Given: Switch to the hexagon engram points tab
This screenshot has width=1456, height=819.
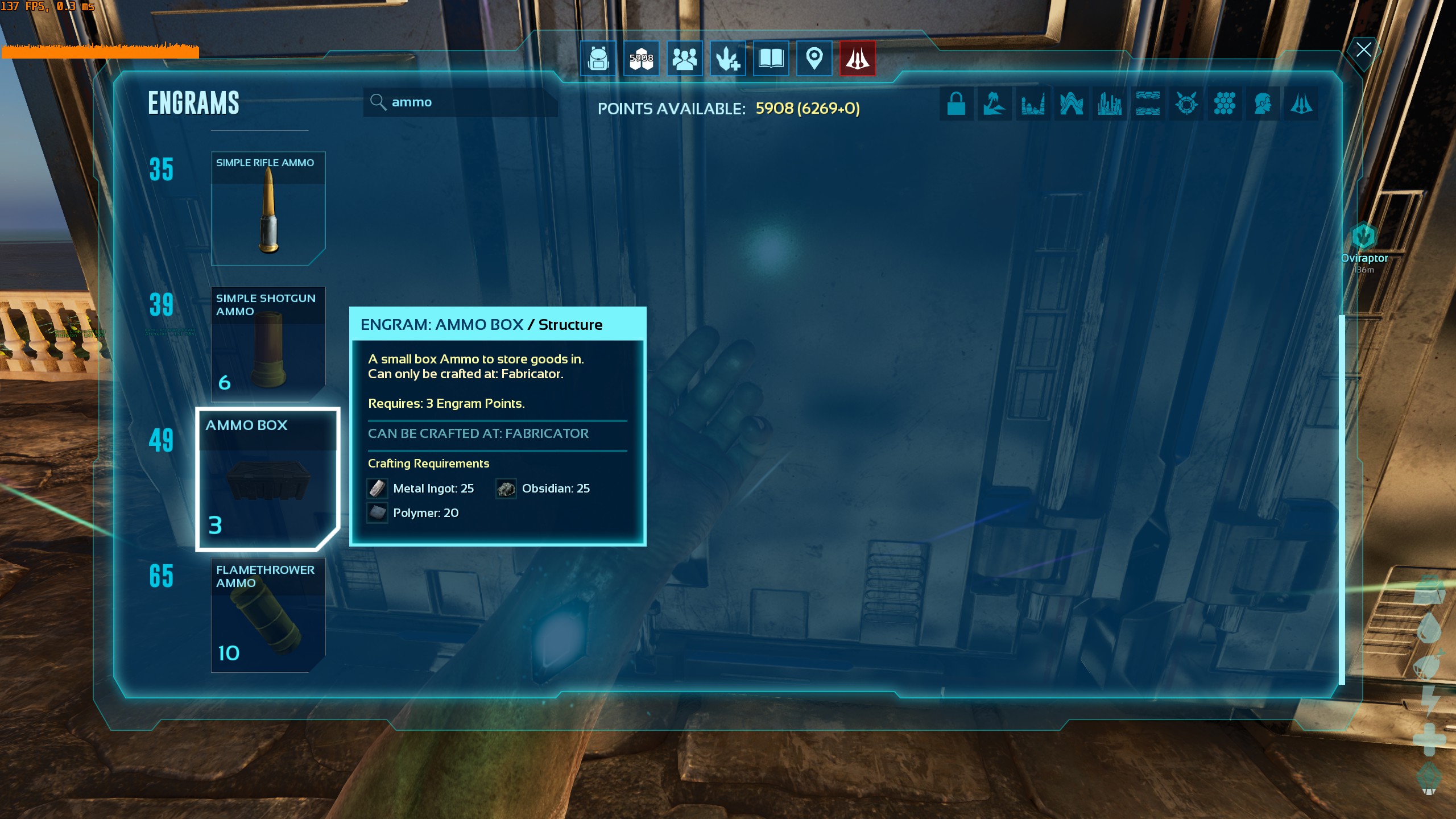Looking at the screenshot, I should click(641, 58).
